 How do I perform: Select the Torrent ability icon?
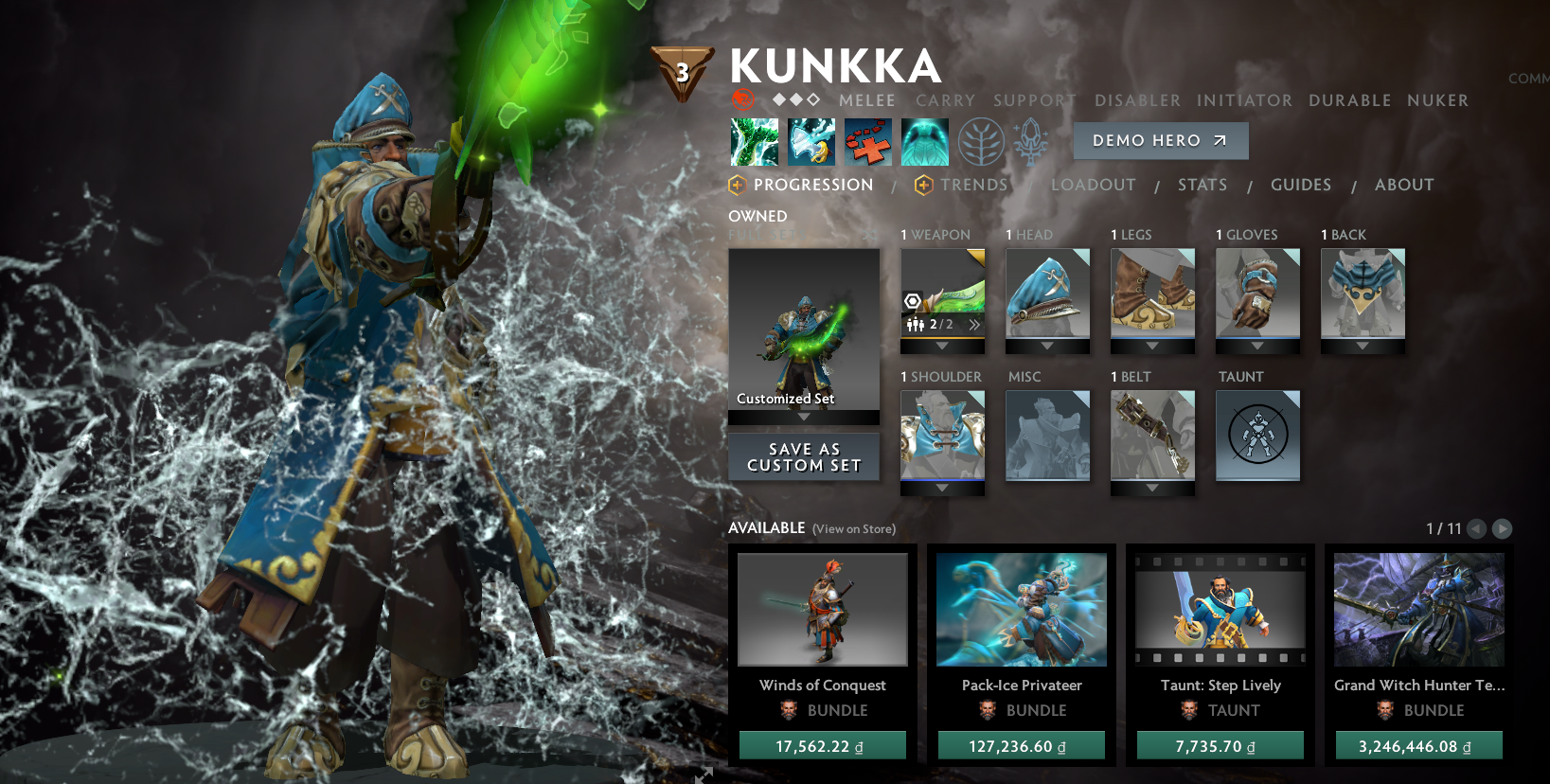click(x=754, y=140)
